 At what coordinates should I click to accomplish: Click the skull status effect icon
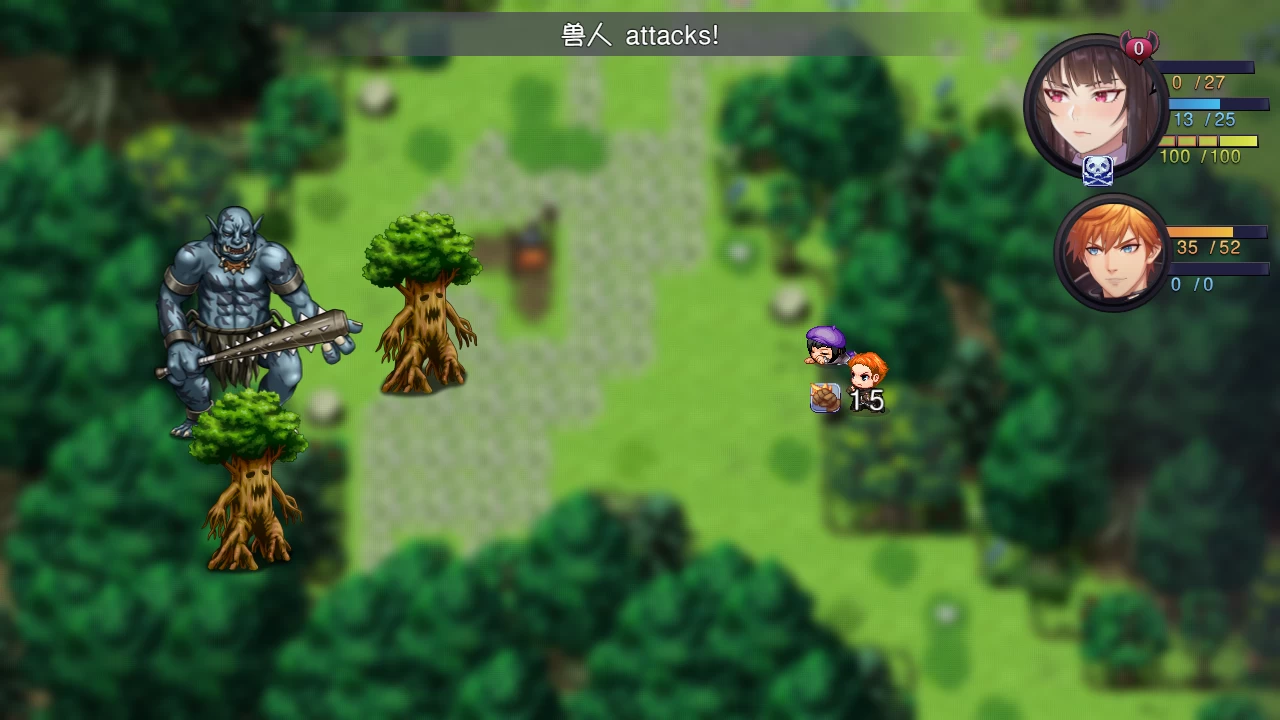(1098, 171)
